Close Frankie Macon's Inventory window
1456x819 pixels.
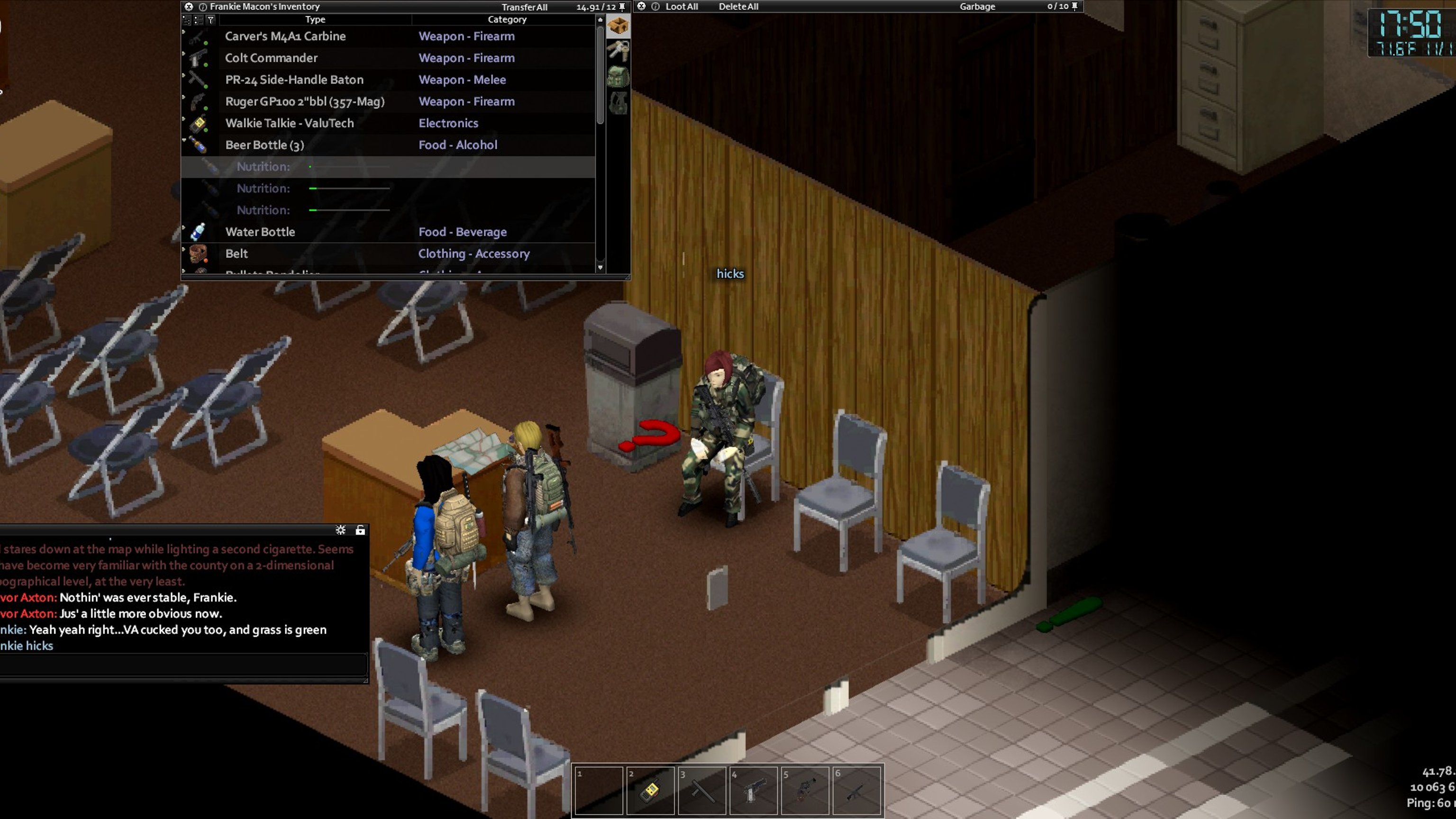(x=189, y=7)
